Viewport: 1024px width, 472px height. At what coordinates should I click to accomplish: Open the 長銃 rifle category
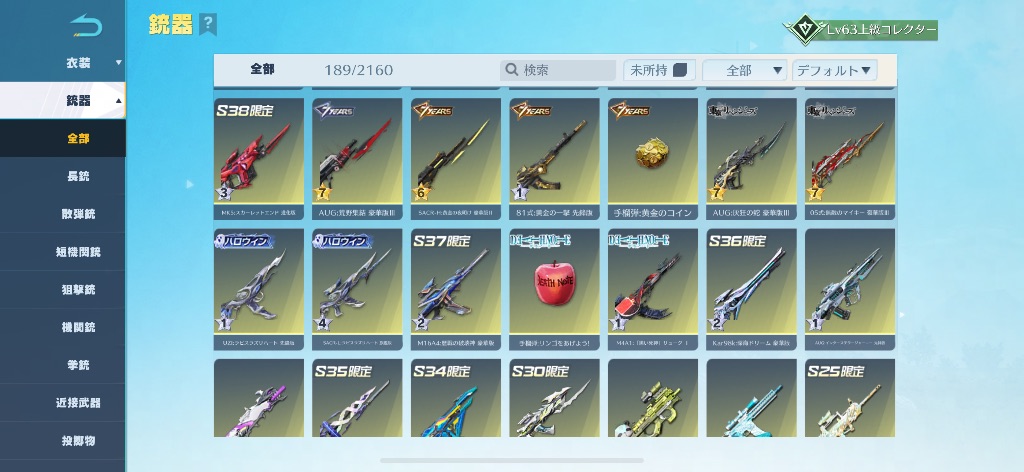click(78, 176)
